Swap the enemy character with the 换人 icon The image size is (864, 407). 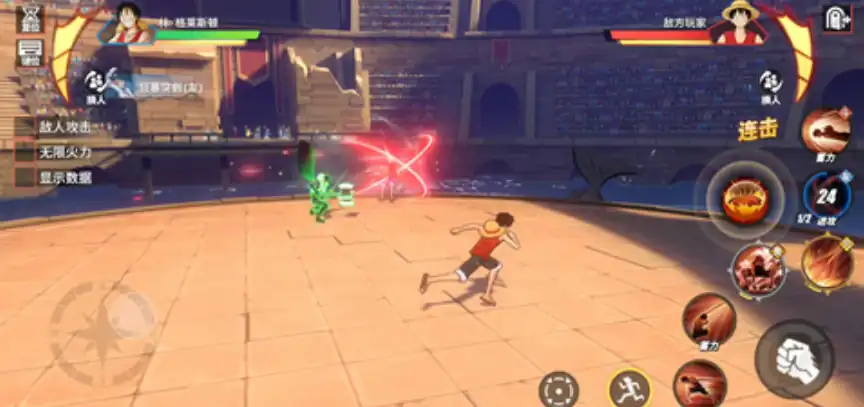[x=770, y=84]
